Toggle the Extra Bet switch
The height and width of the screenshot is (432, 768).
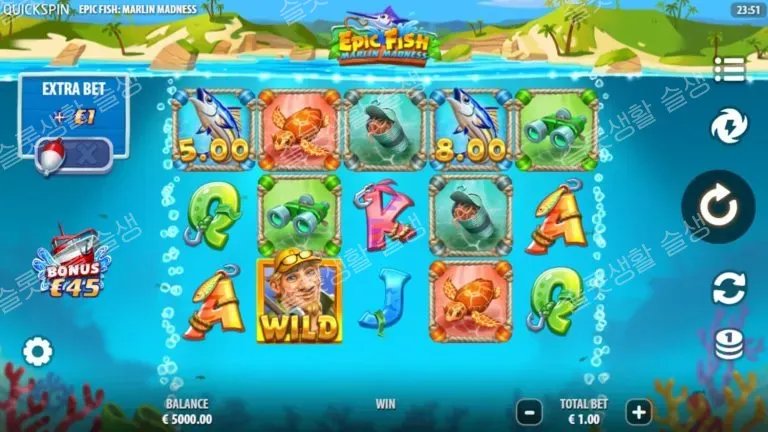(73, 153)
